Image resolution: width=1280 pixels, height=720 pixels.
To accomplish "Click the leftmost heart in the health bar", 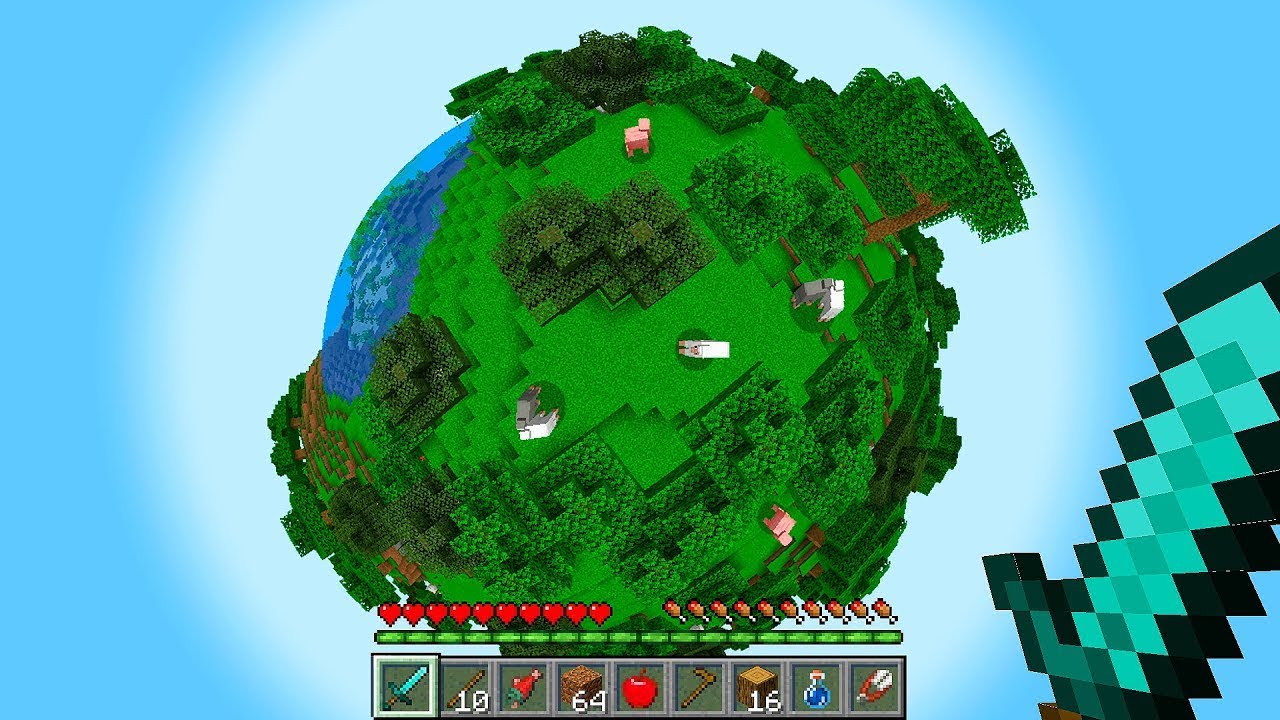I will (x=389, y=611).
